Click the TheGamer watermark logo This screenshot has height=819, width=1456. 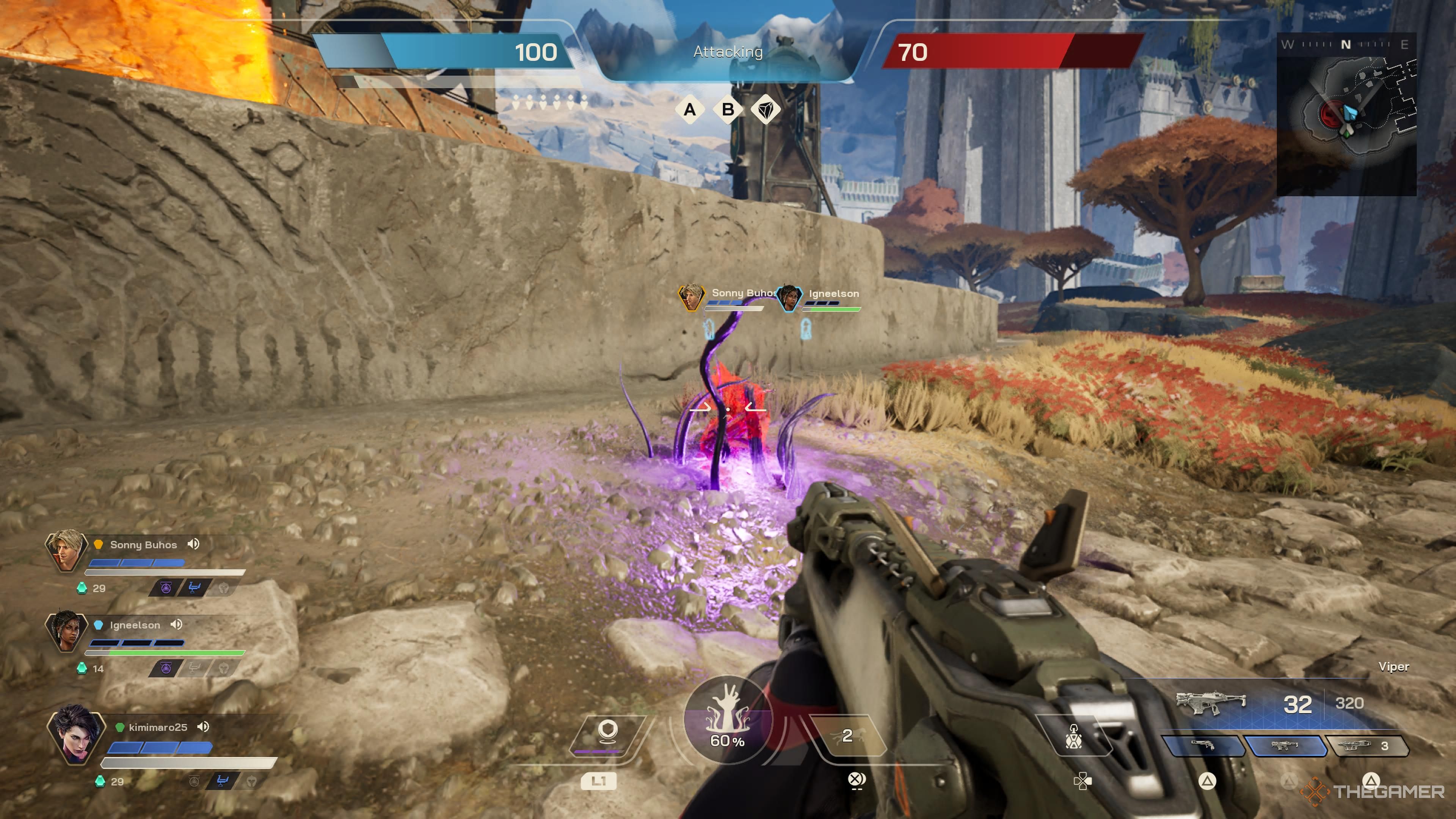(1373, 791)
